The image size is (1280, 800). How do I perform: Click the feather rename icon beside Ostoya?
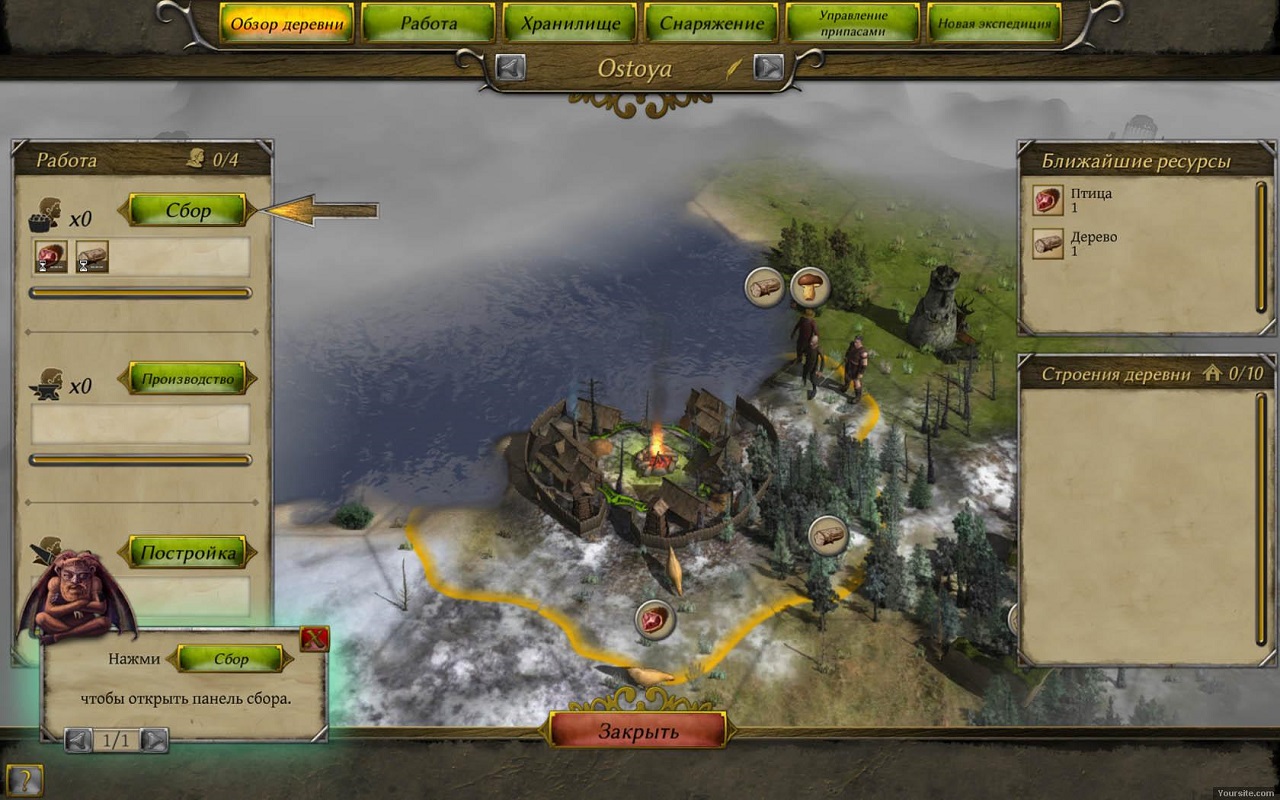point(733,68)
